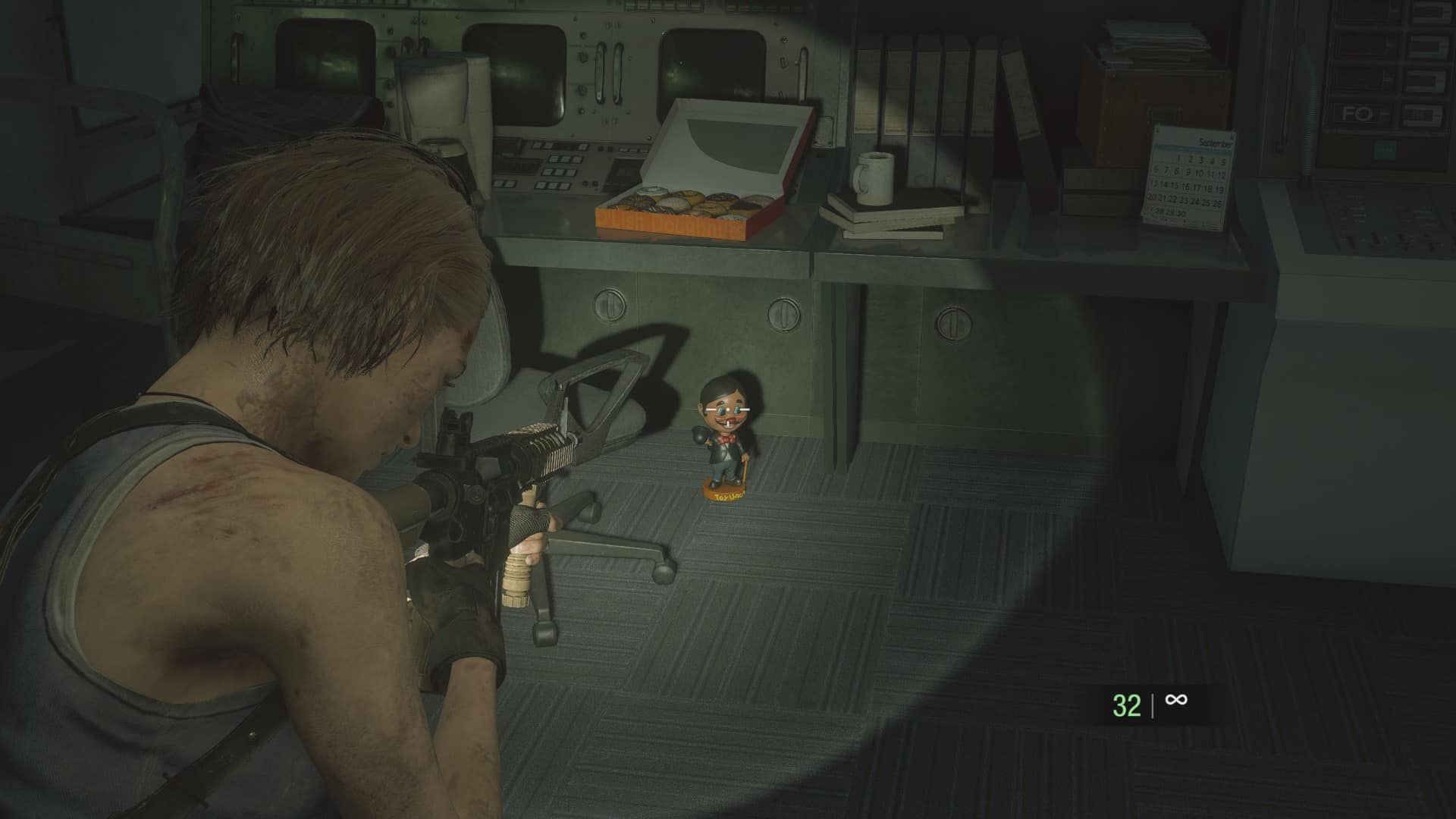
Task: Select the leftmost console monitor screen
Action: click(x=318, y=53)
